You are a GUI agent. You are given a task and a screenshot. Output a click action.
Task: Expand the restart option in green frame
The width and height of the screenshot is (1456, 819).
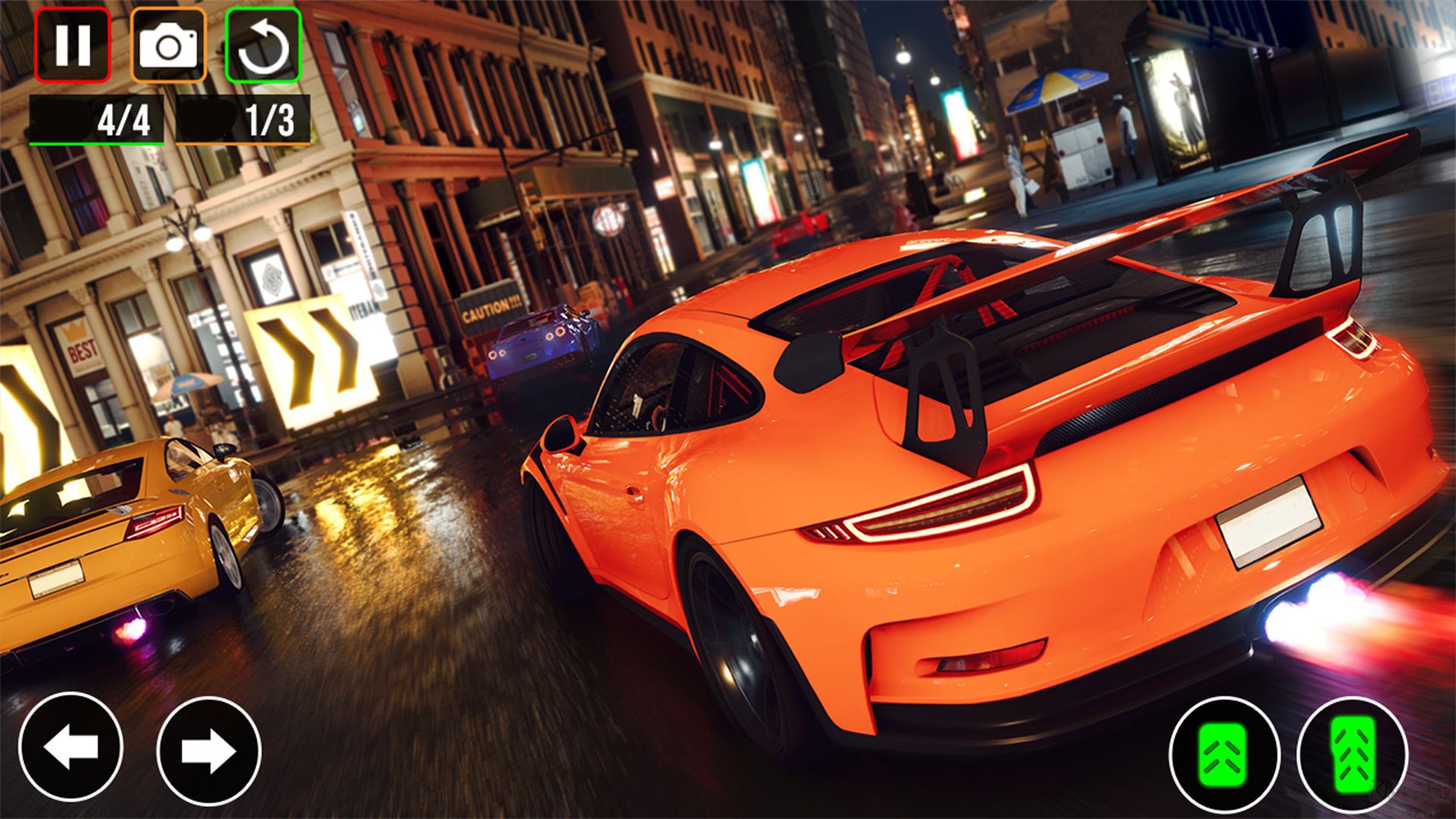[263, 47]
